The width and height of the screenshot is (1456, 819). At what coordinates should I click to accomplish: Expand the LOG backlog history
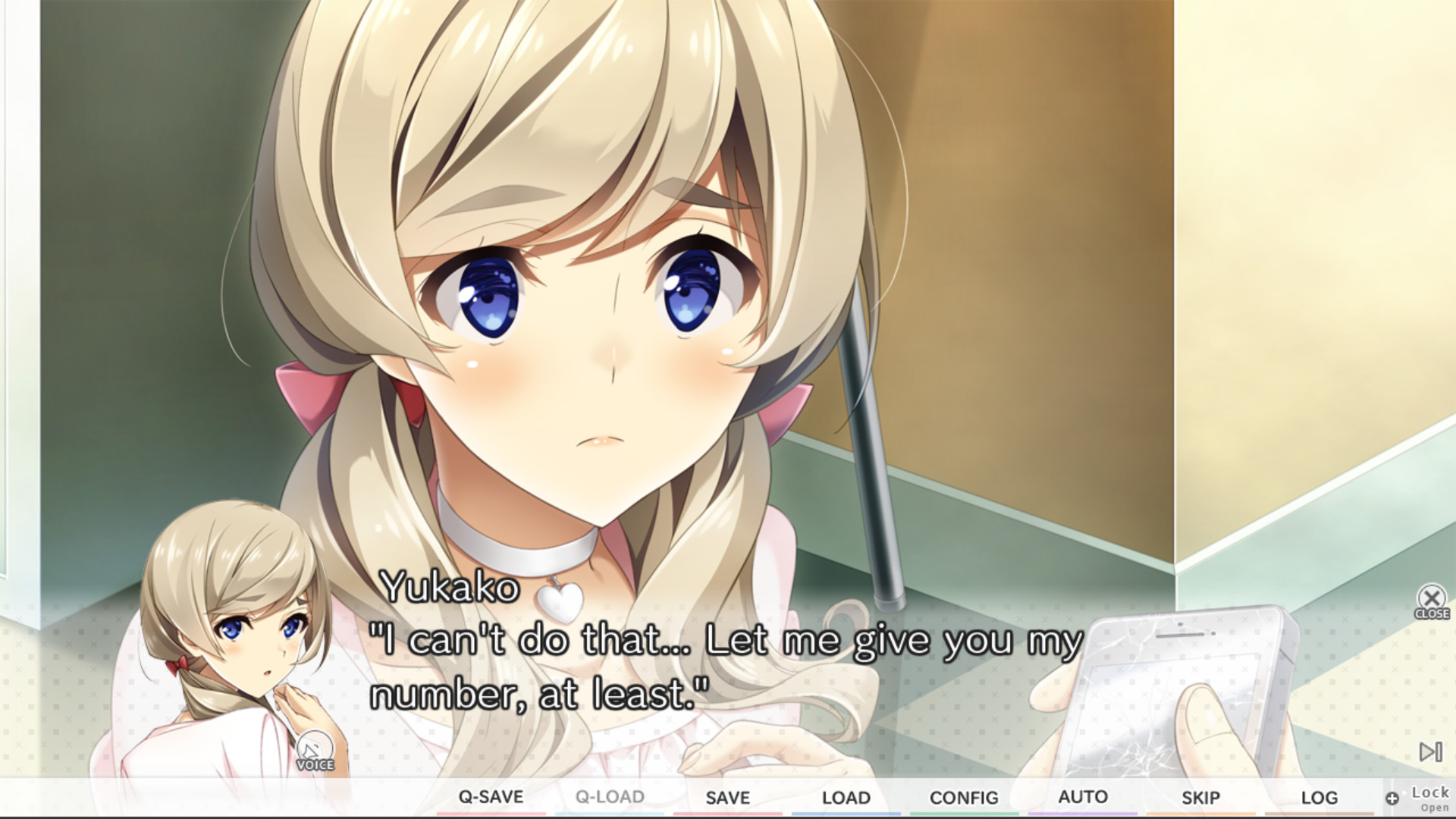[1319, 797]
